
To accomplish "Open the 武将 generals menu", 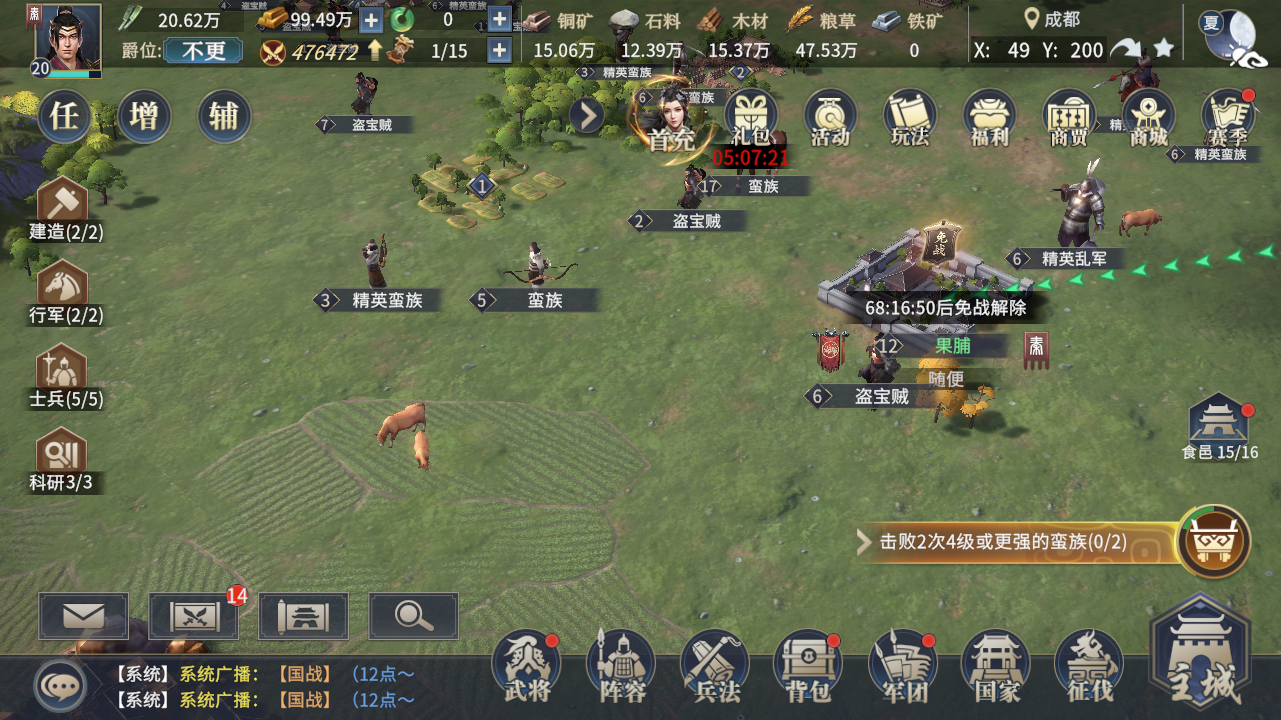I will point(527,665).
